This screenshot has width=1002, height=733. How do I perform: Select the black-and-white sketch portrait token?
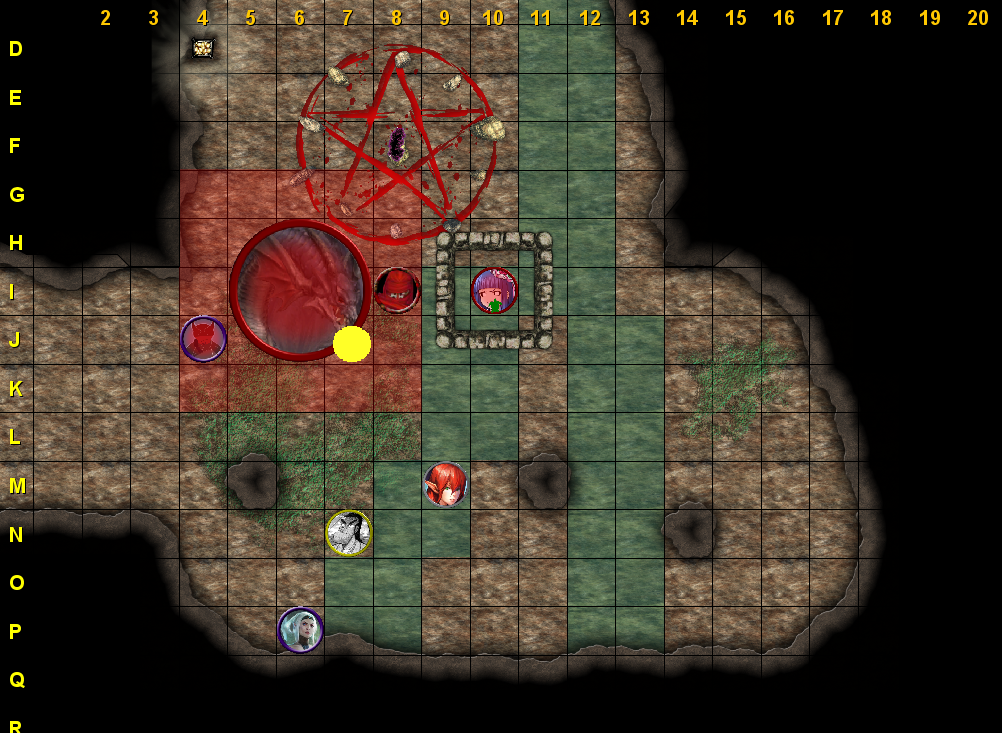tap(348, 532)
